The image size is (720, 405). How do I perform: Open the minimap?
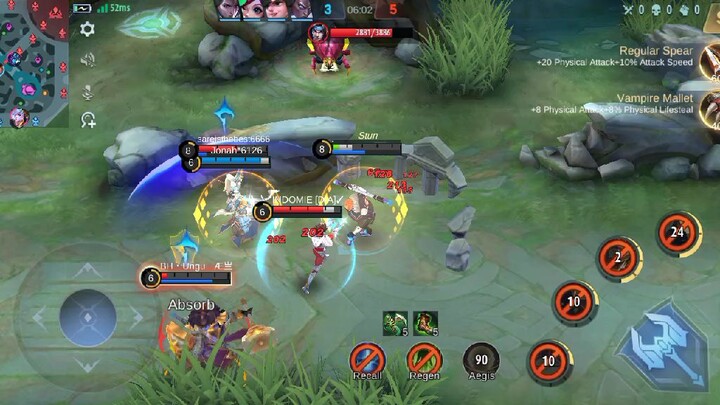pyautogui.click(x=34, y=63)
